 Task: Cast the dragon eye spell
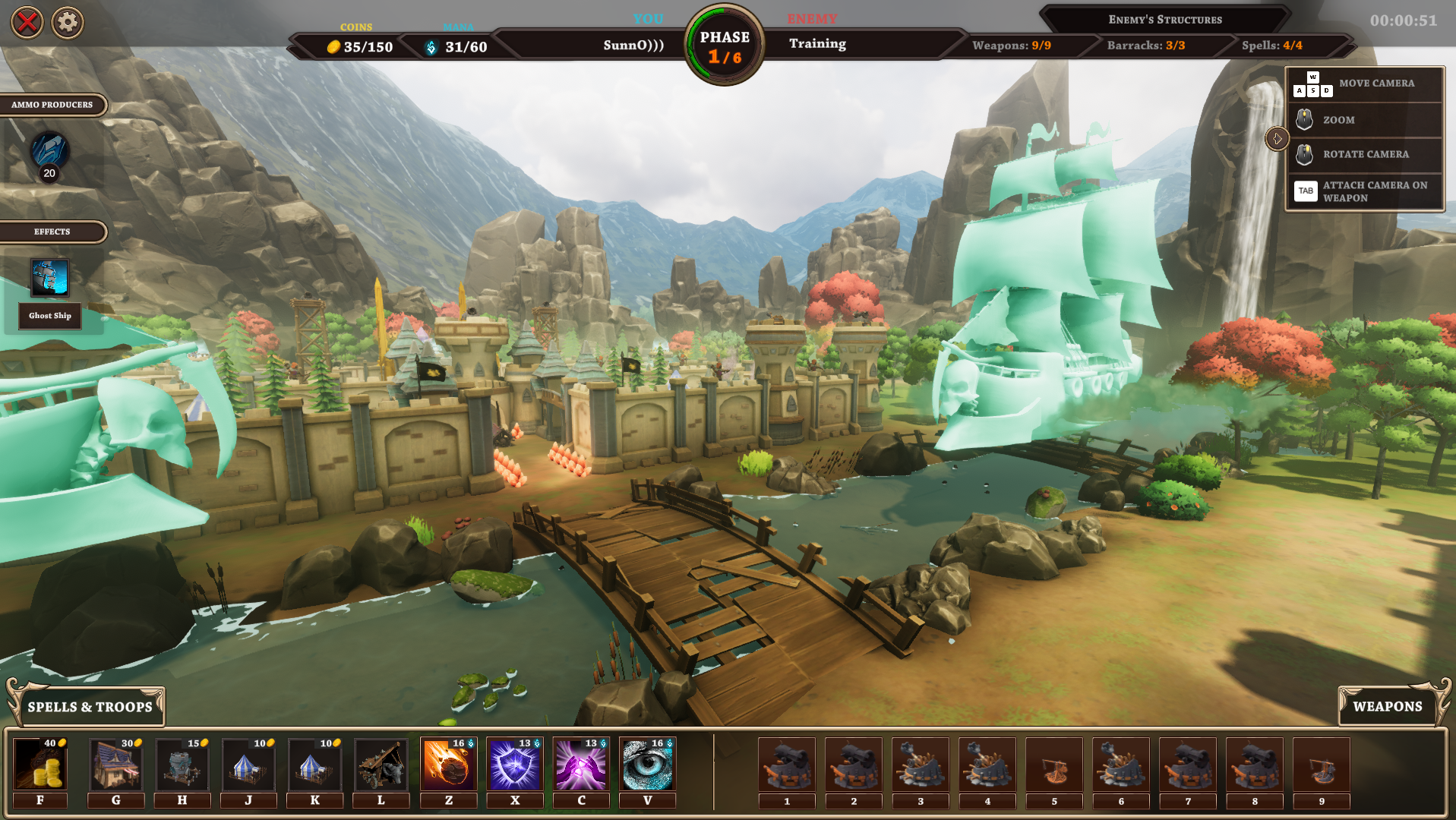pos(647,765)
